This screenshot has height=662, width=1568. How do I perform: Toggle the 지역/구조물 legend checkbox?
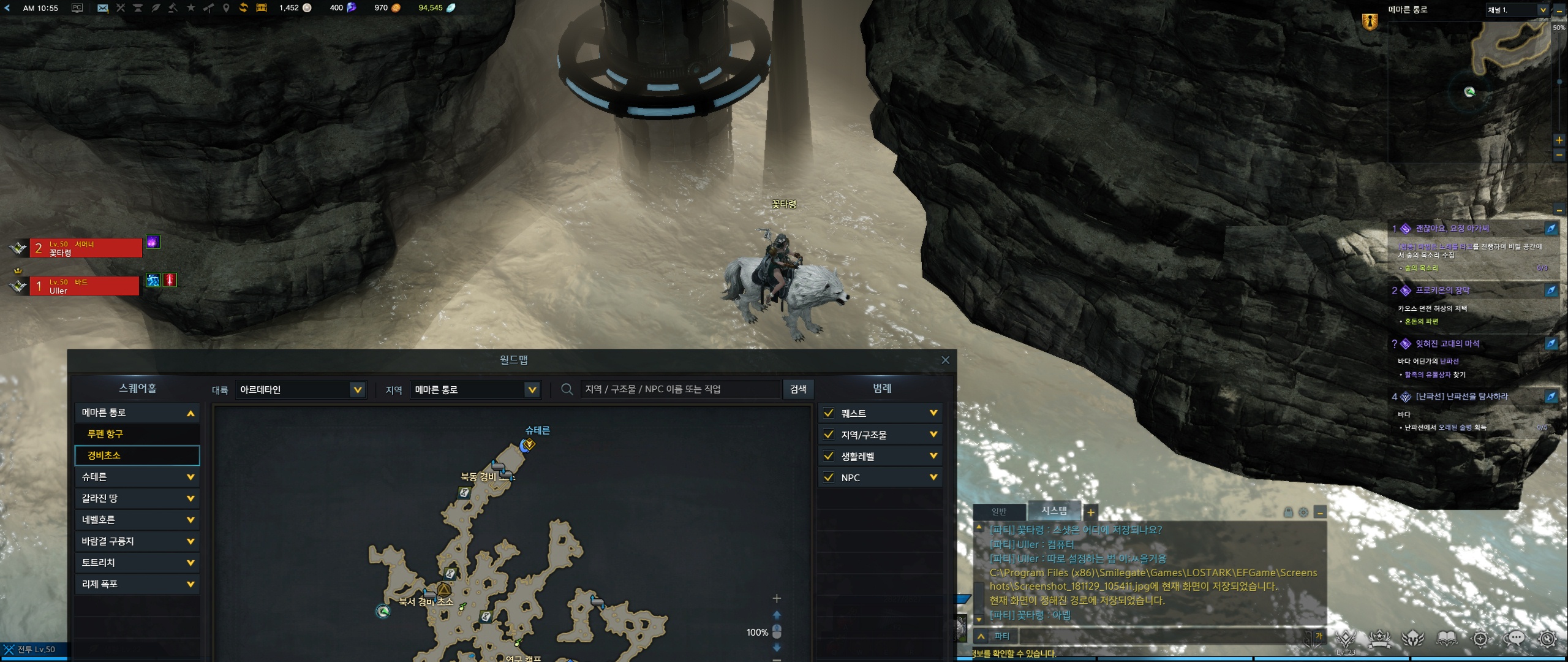coord(829,435)
